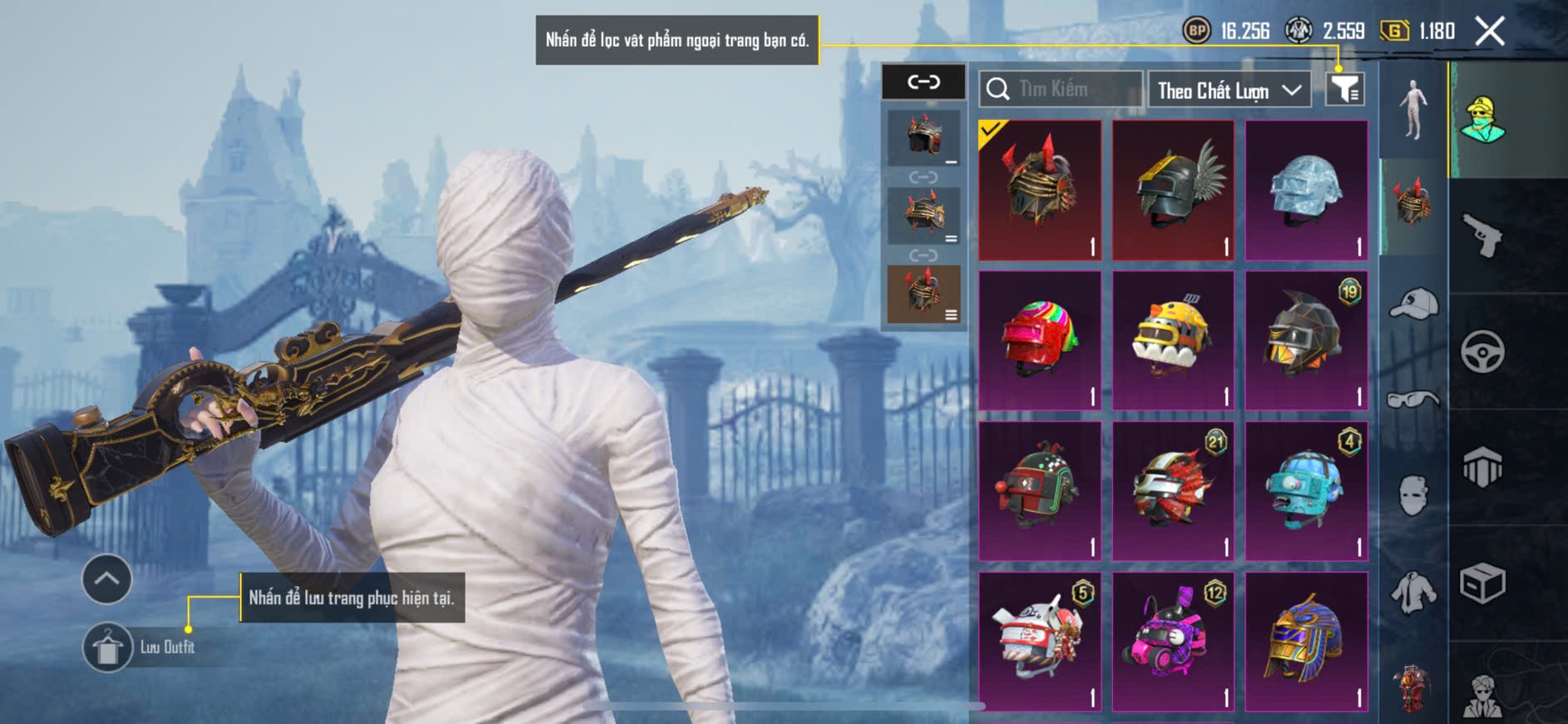This screenshot has height=724, width=1568.
Task: Select the rainbow red helmet skin
Action: point(1040,340)
